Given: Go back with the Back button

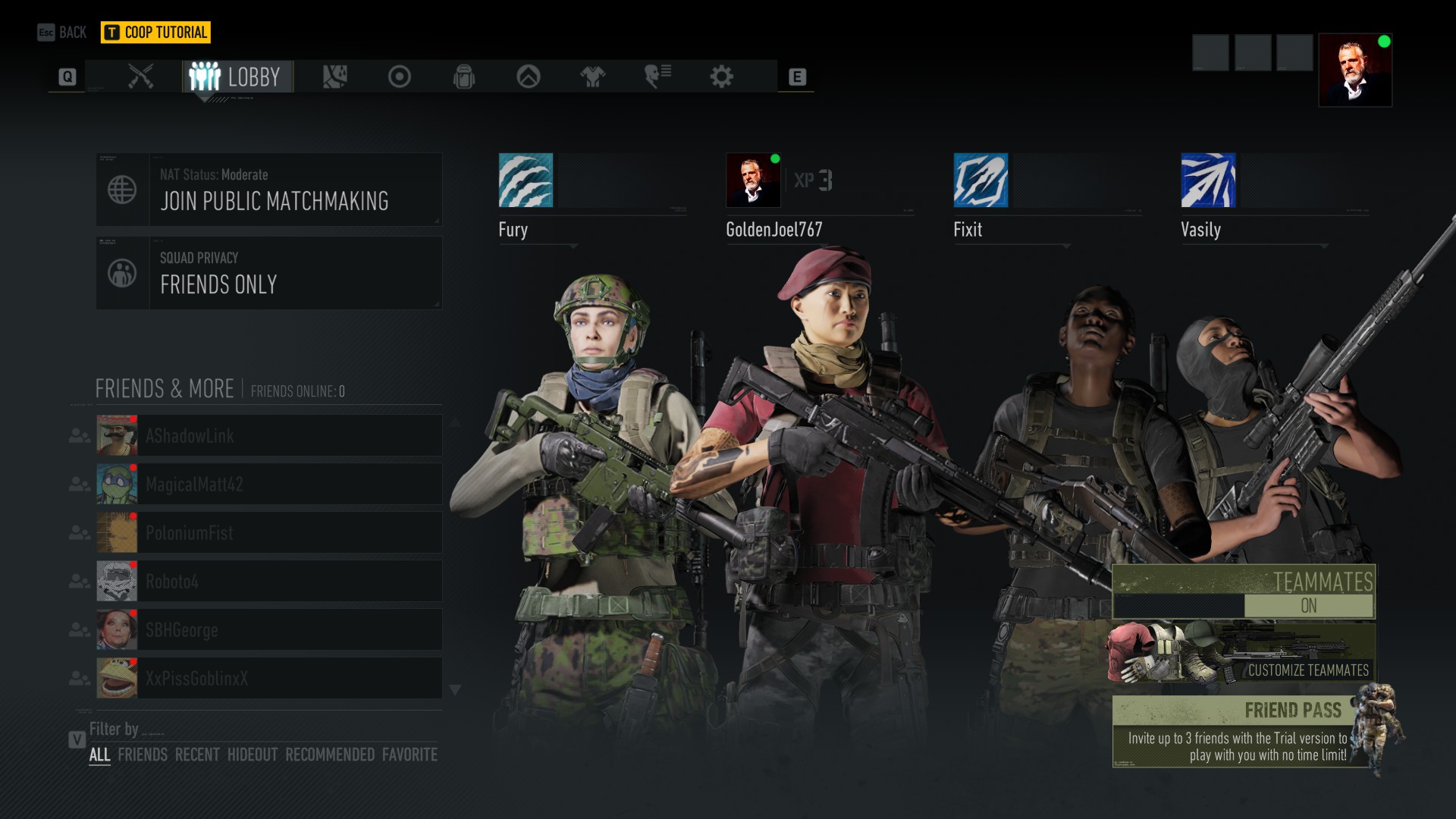Looking at the screenshot, I should tap(62, 32).
